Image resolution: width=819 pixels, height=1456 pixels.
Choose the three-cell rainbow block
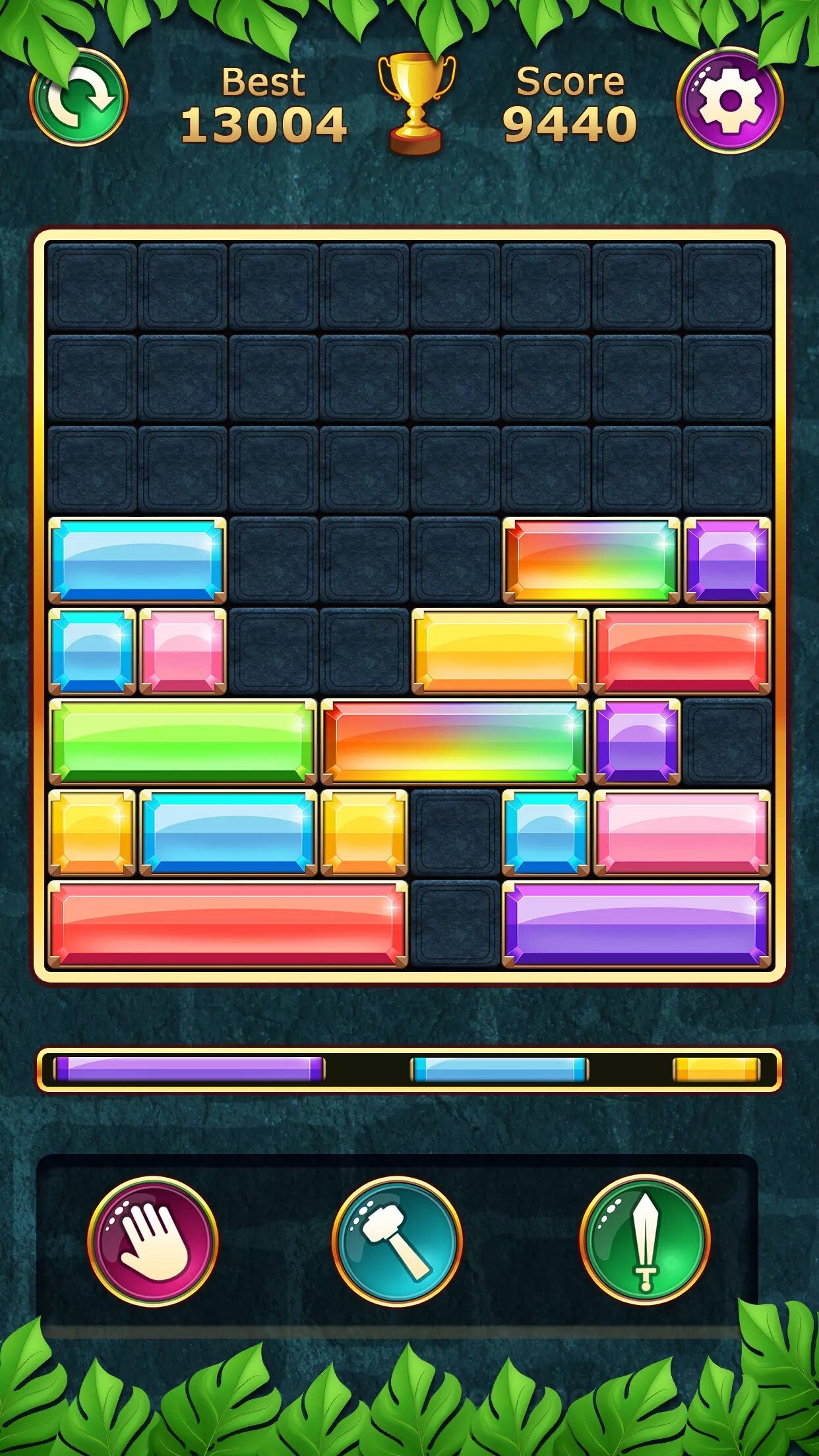[x=454, y=742]
